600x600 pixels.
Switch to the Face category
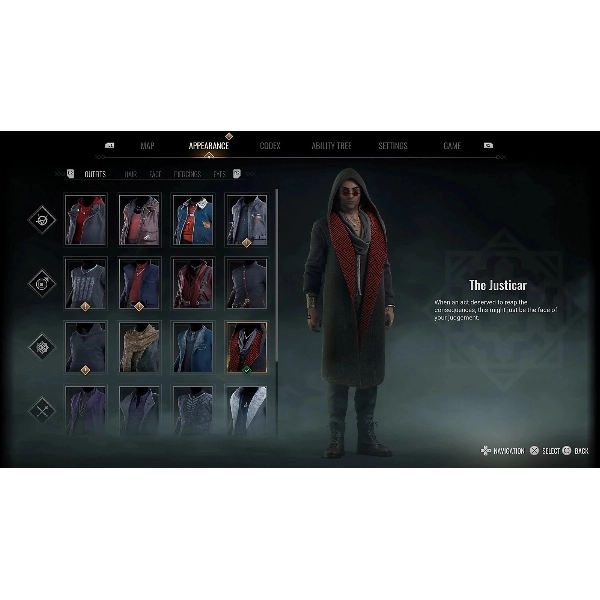155,174
